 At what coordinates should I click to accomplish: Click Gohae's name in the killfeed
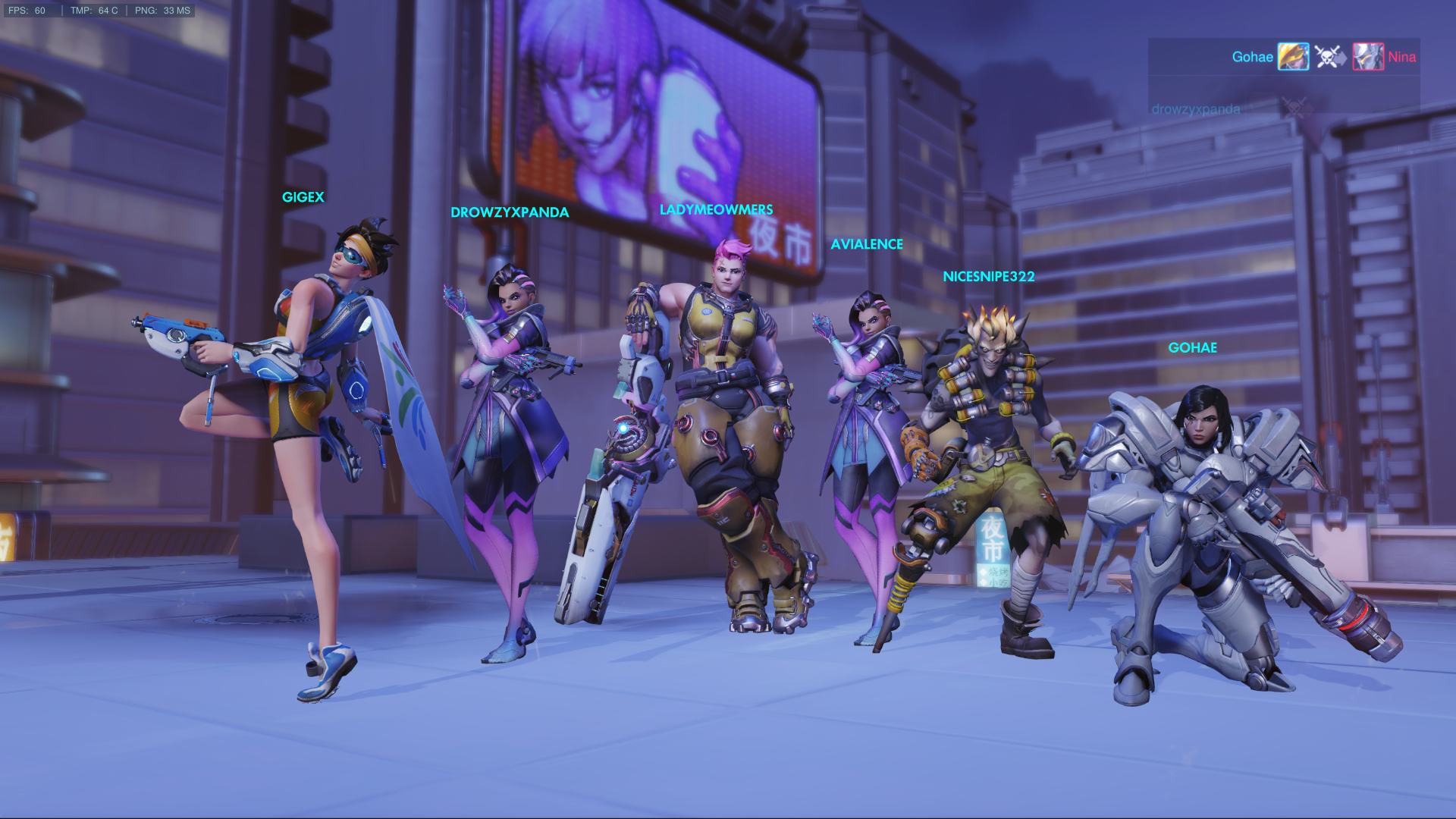(1253, 56)
